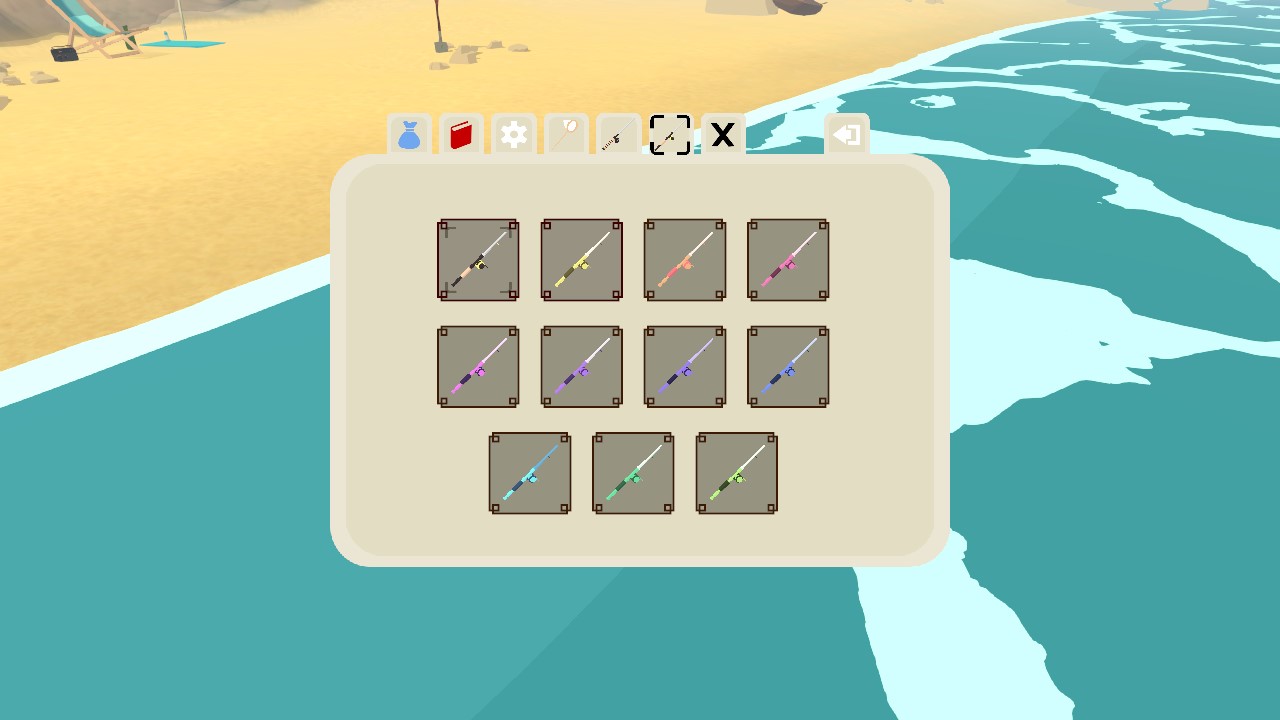Equip the yellow fishing rod
The image size is (1280, 720).
point(581,259)
